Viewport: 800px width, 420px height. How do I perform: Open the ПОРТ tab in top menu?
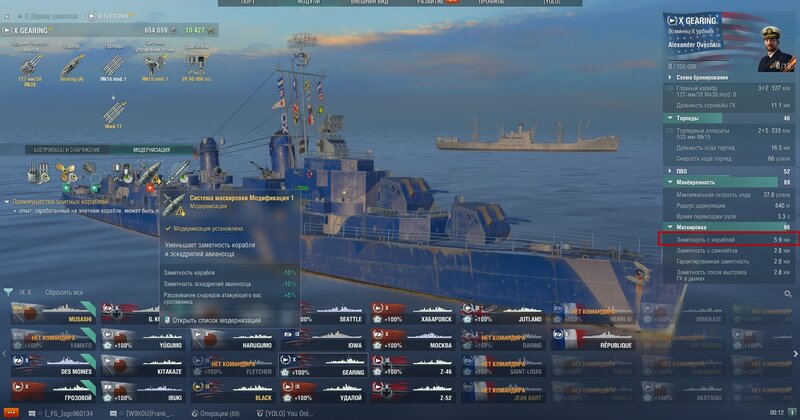[x=246, y=3]
